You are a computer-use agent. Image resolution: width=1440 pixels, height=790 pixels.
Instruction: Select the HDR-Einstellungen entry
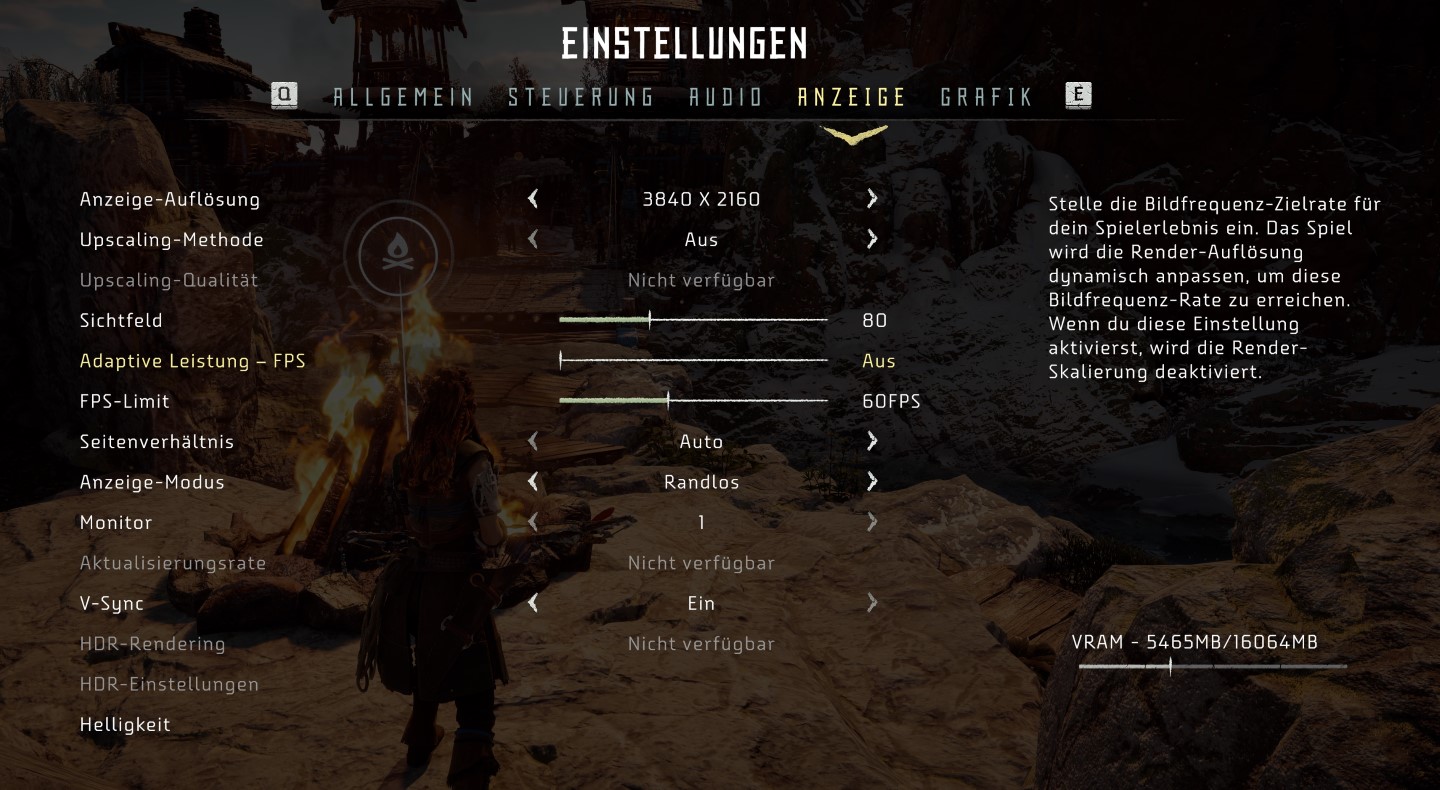click(x=169, y=684)
